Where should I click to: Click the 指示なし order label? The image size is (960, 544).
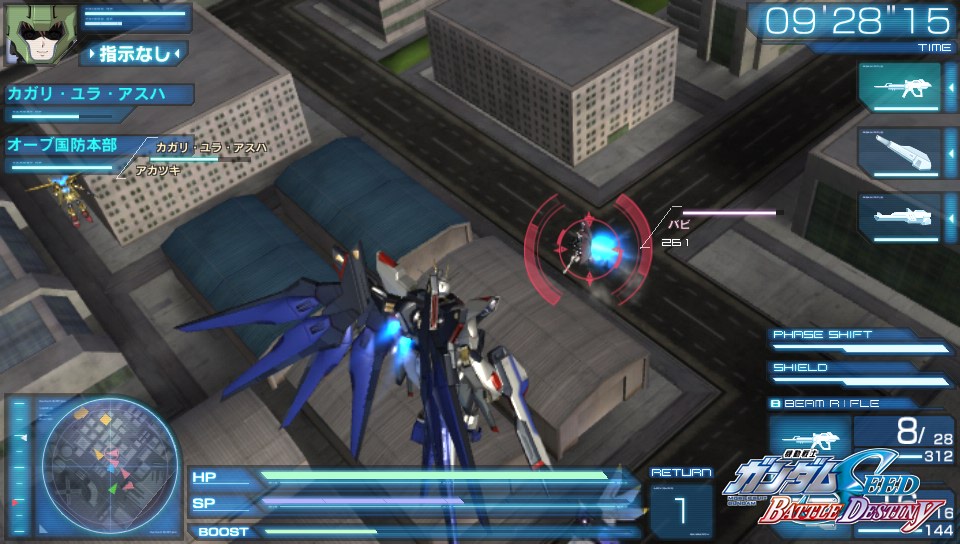(x=136, y=53)
